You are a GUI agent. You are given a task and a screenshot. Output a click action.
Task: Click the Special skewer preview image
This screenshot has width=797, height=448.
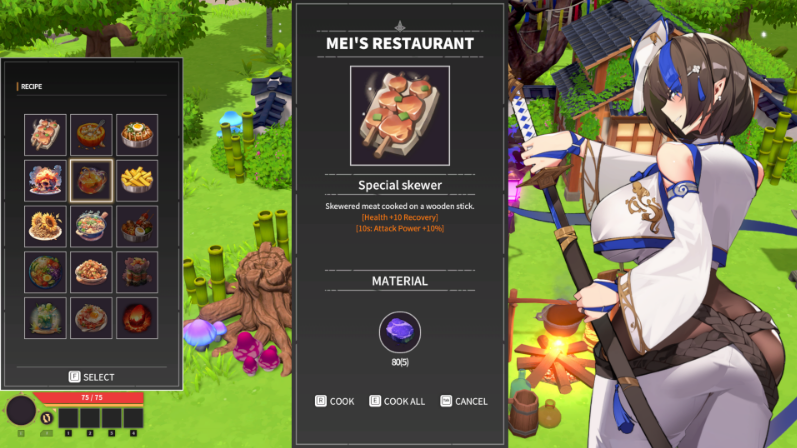tap(400, 115)
